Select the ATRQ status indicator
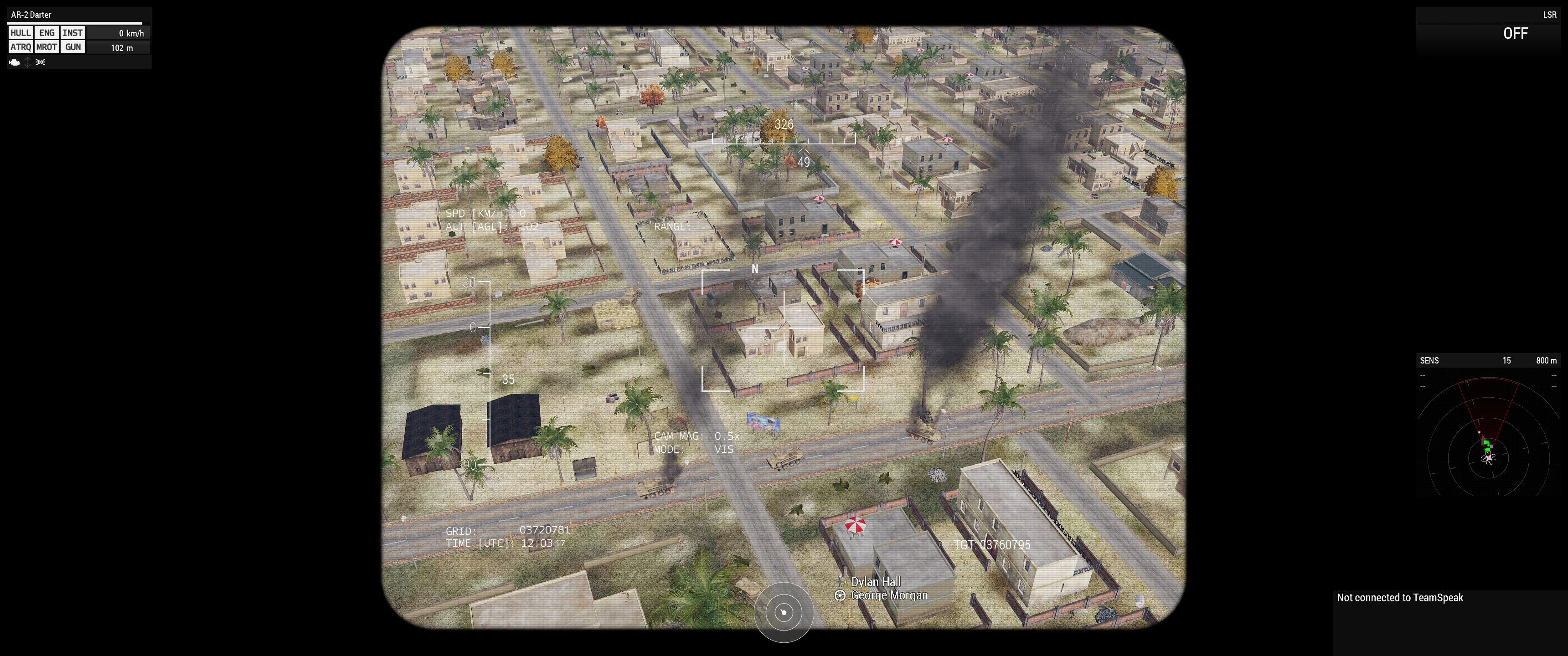The image size is (1568, 656). 21,47
